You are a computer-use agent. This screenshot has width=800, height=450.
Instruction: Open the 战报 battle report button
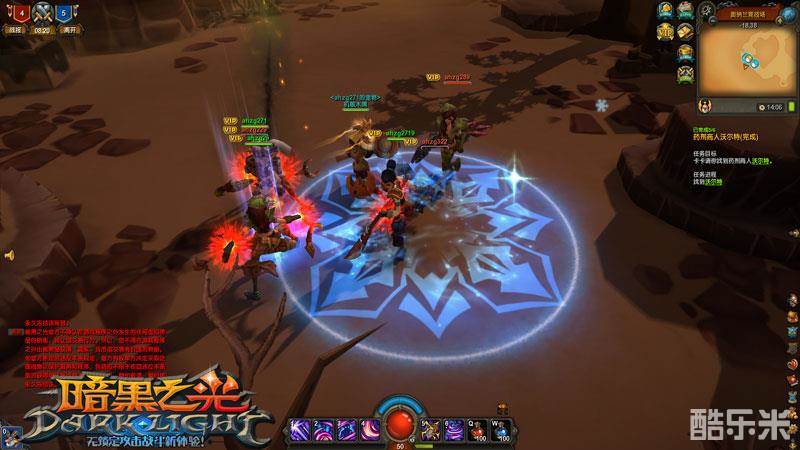point(16,31)
